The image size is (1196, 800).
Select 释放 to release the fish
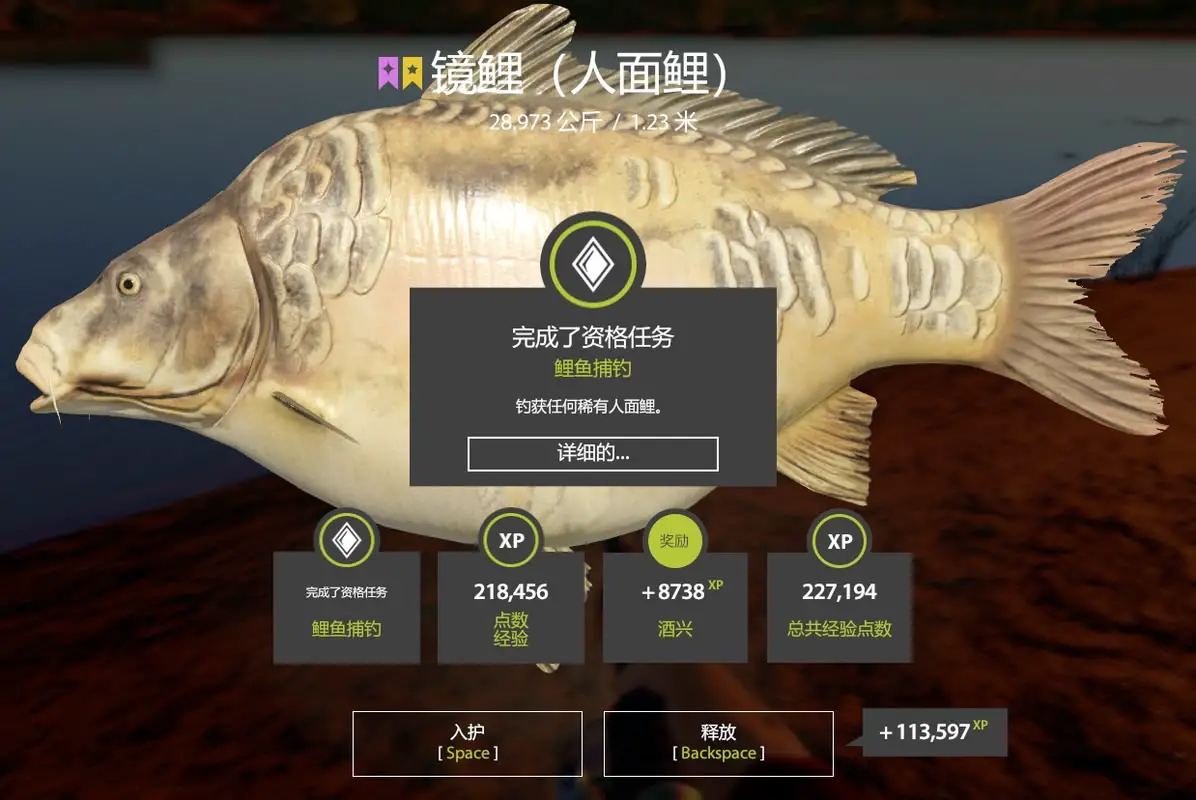pyautogui.click(x=718, y=743)
